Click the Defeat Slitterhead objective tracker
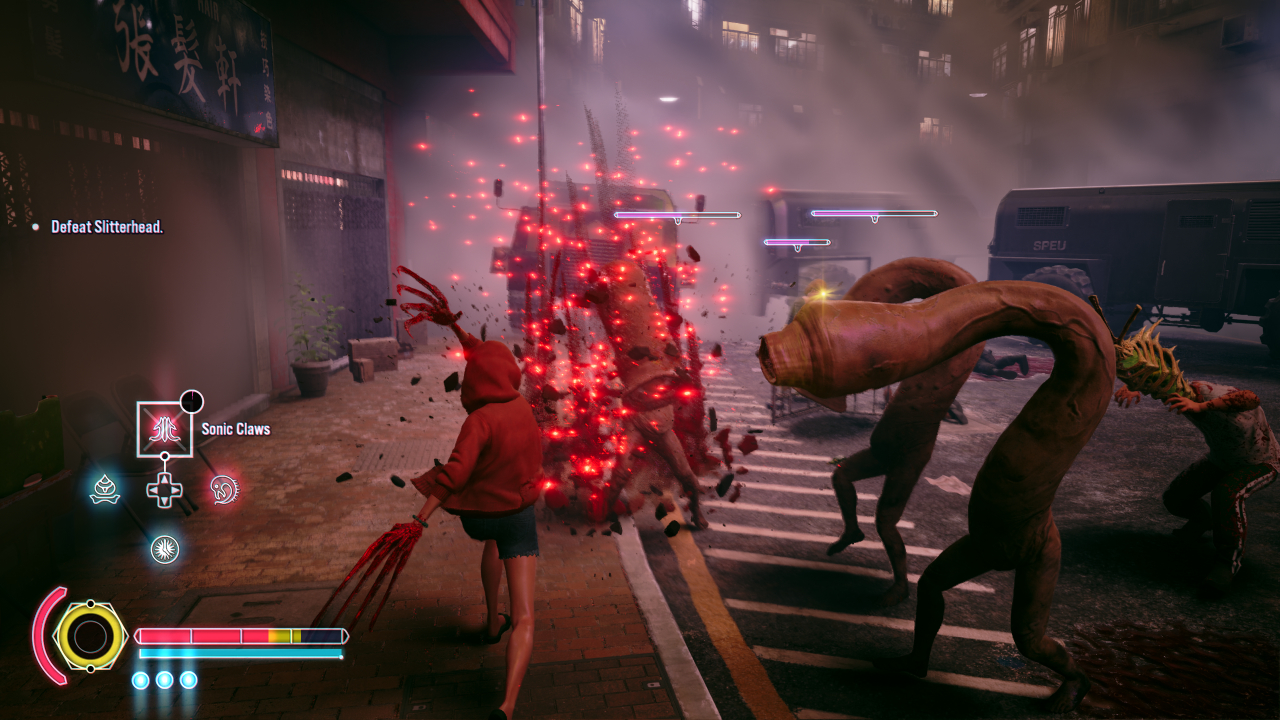Image resolution: width=1280 pixels, height=720 pixels. (x=106, y=227)
